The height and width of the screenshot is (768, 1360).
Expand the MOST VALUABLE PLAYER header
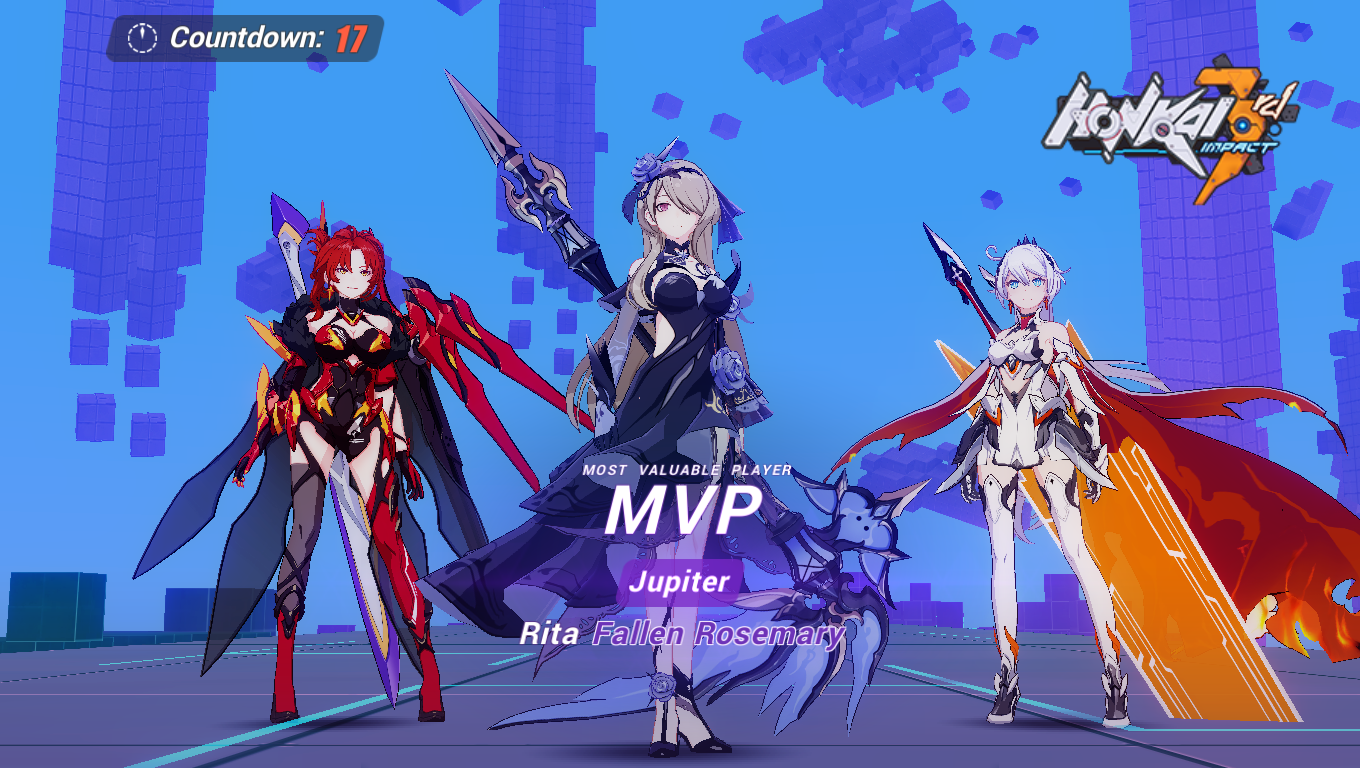click(684, 471)
